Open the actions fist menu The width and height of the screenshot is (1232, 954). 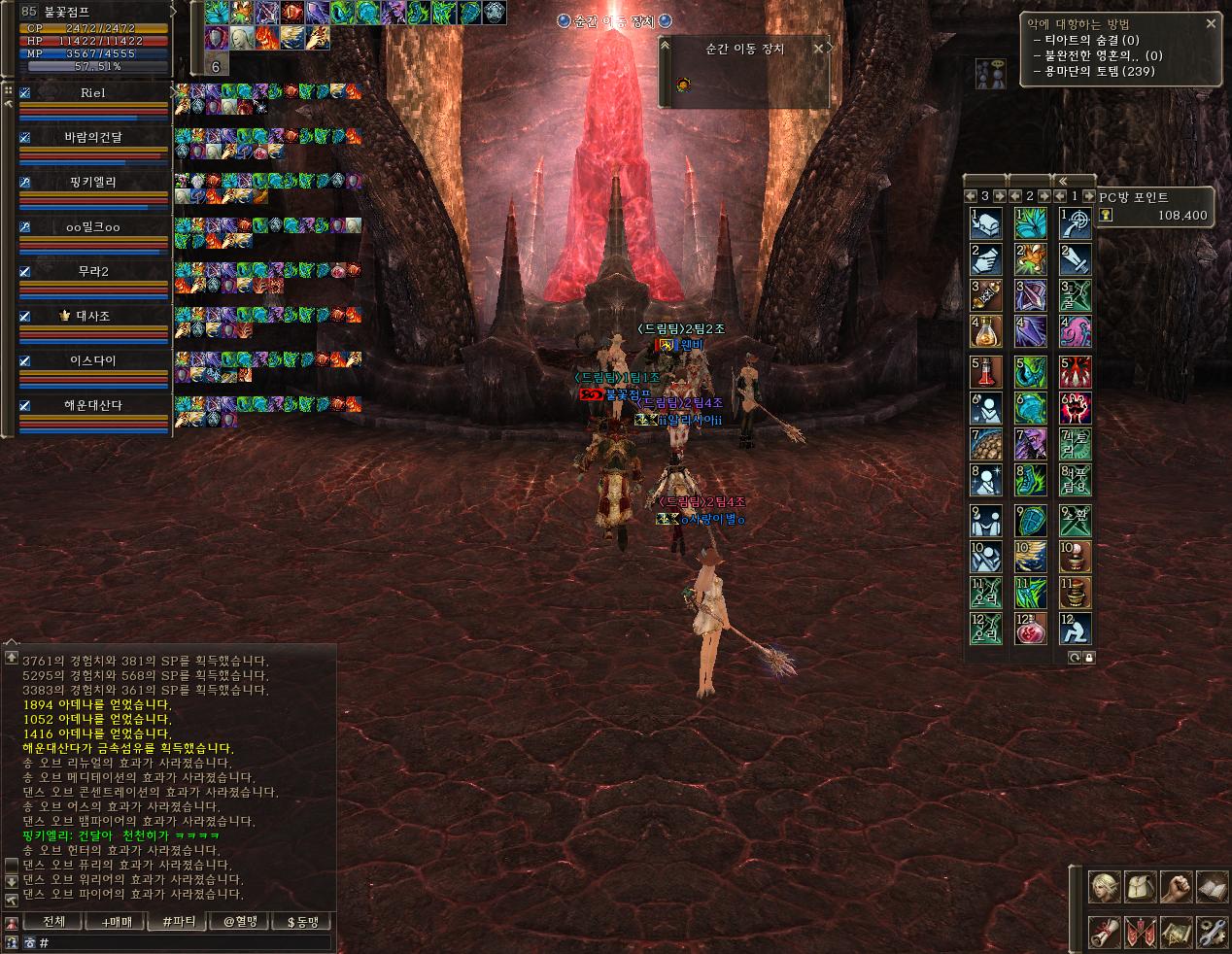[x=1177, y=887]
